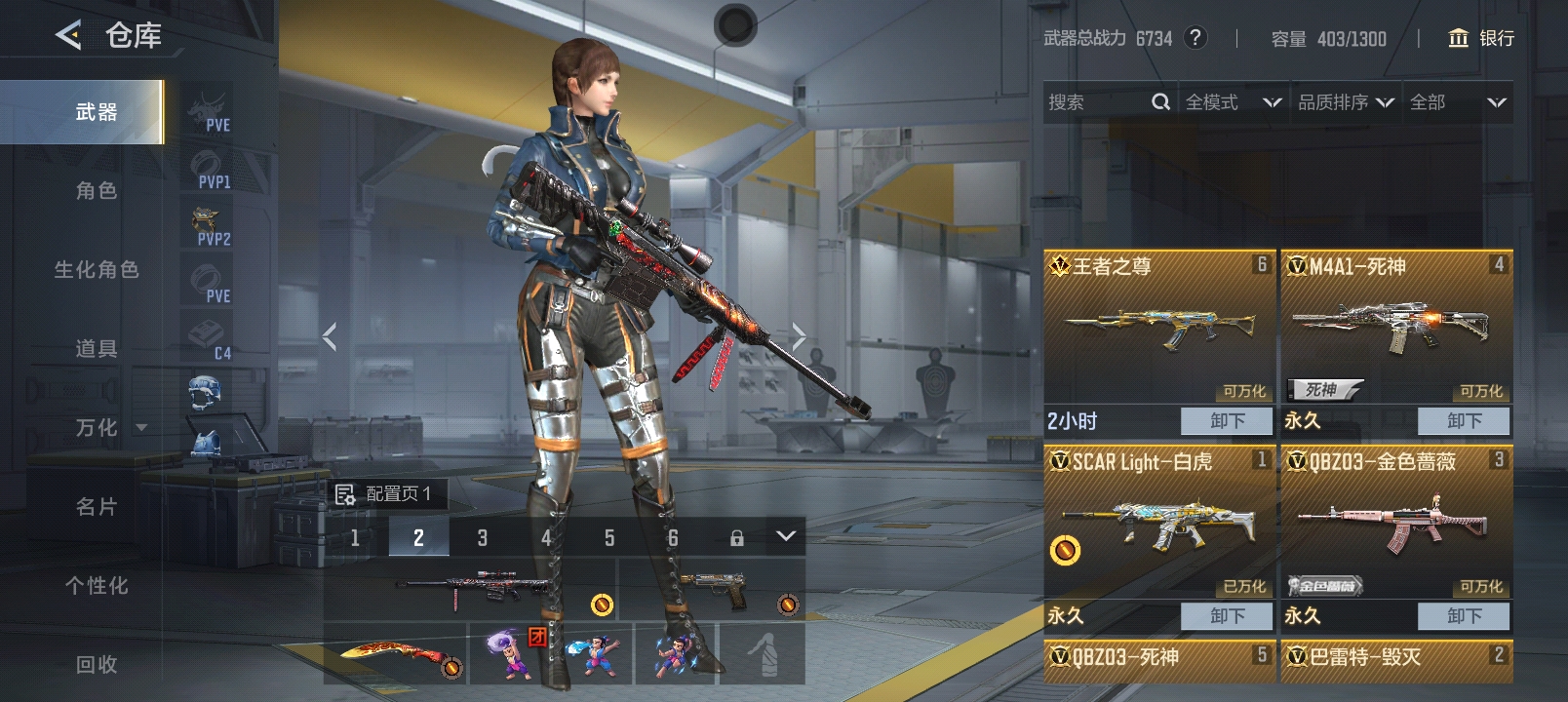Switch to the 个性化 personalization tab
Screen dimensions: 1568x702
(x=96, y=586)
